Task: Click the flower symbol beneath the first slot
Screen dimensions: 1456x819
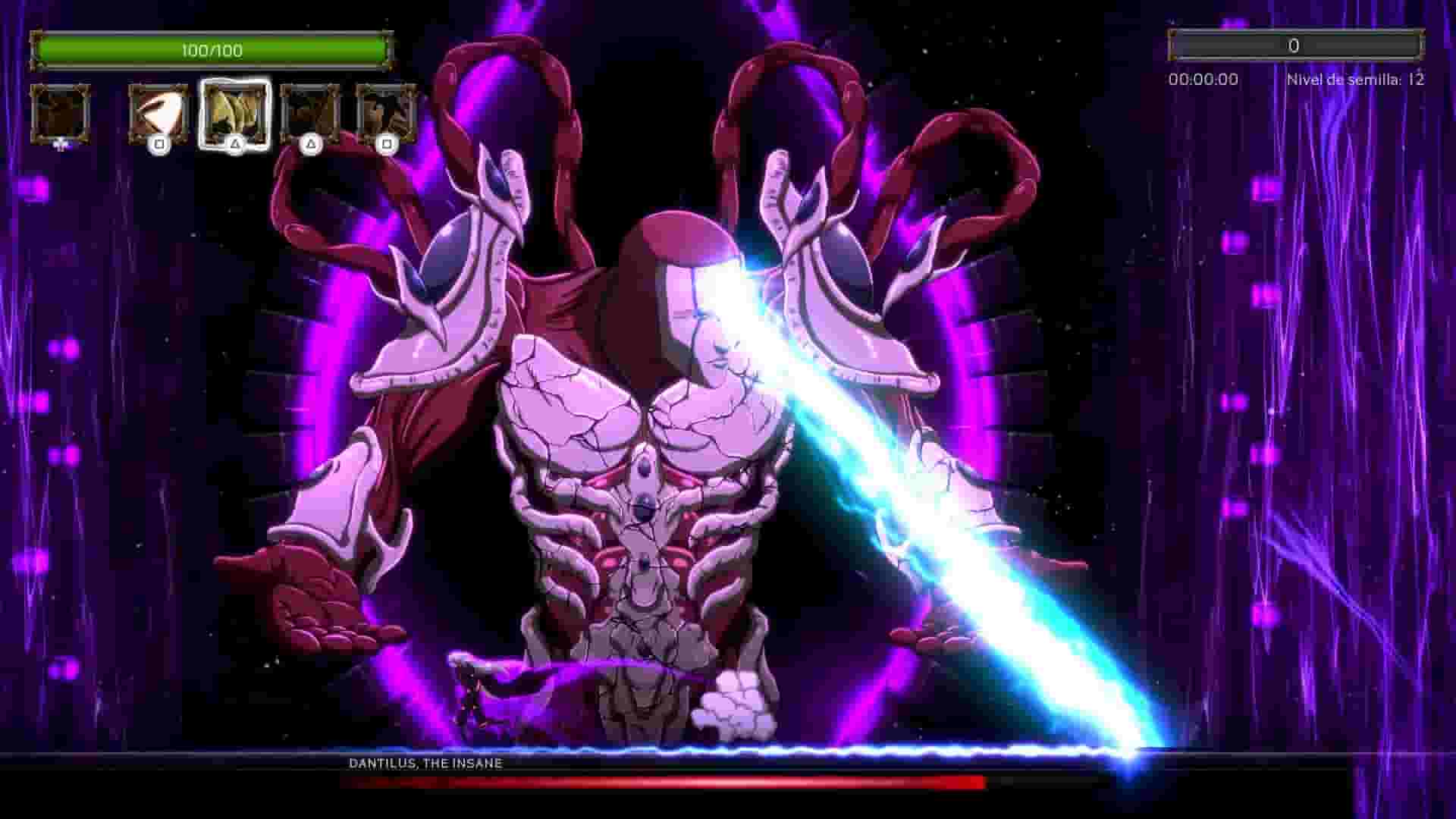Action: [59, 144]
